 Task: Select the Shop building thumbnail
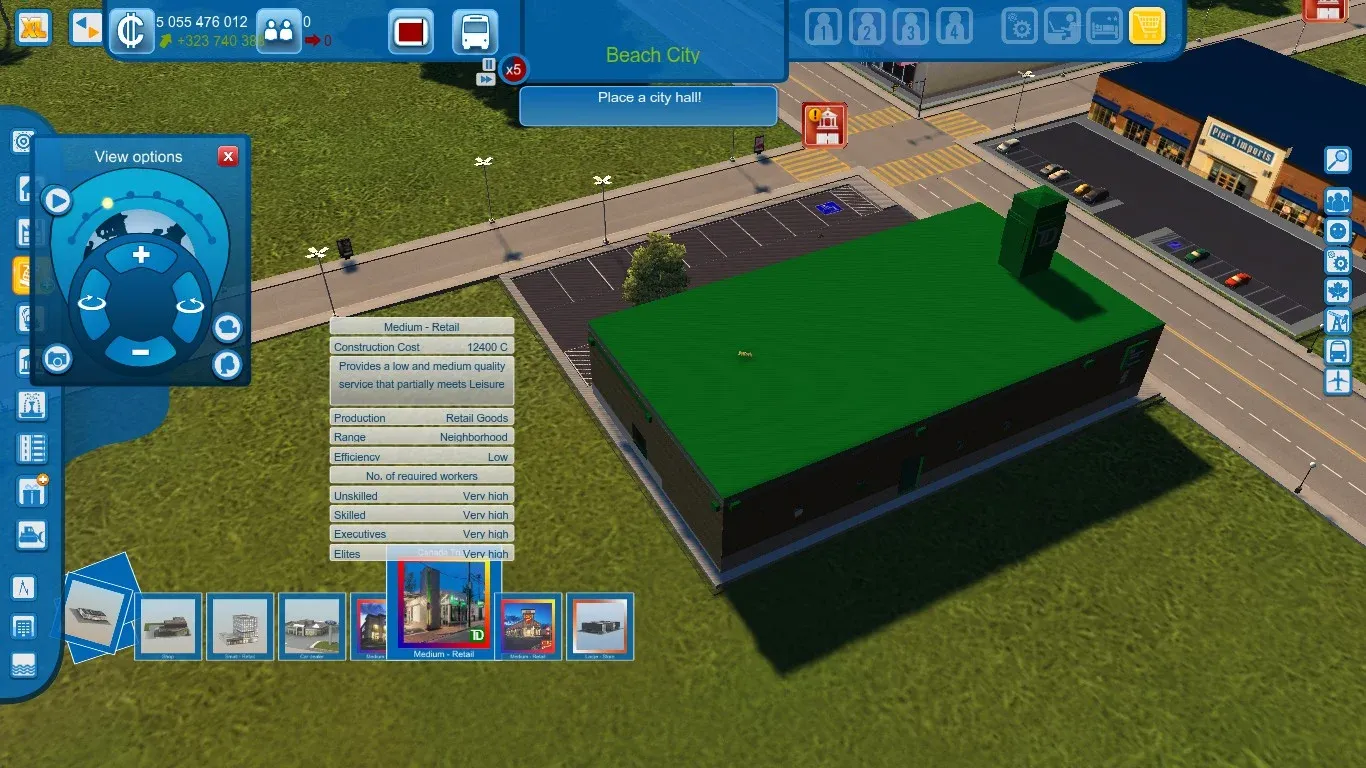click(168, 627)
